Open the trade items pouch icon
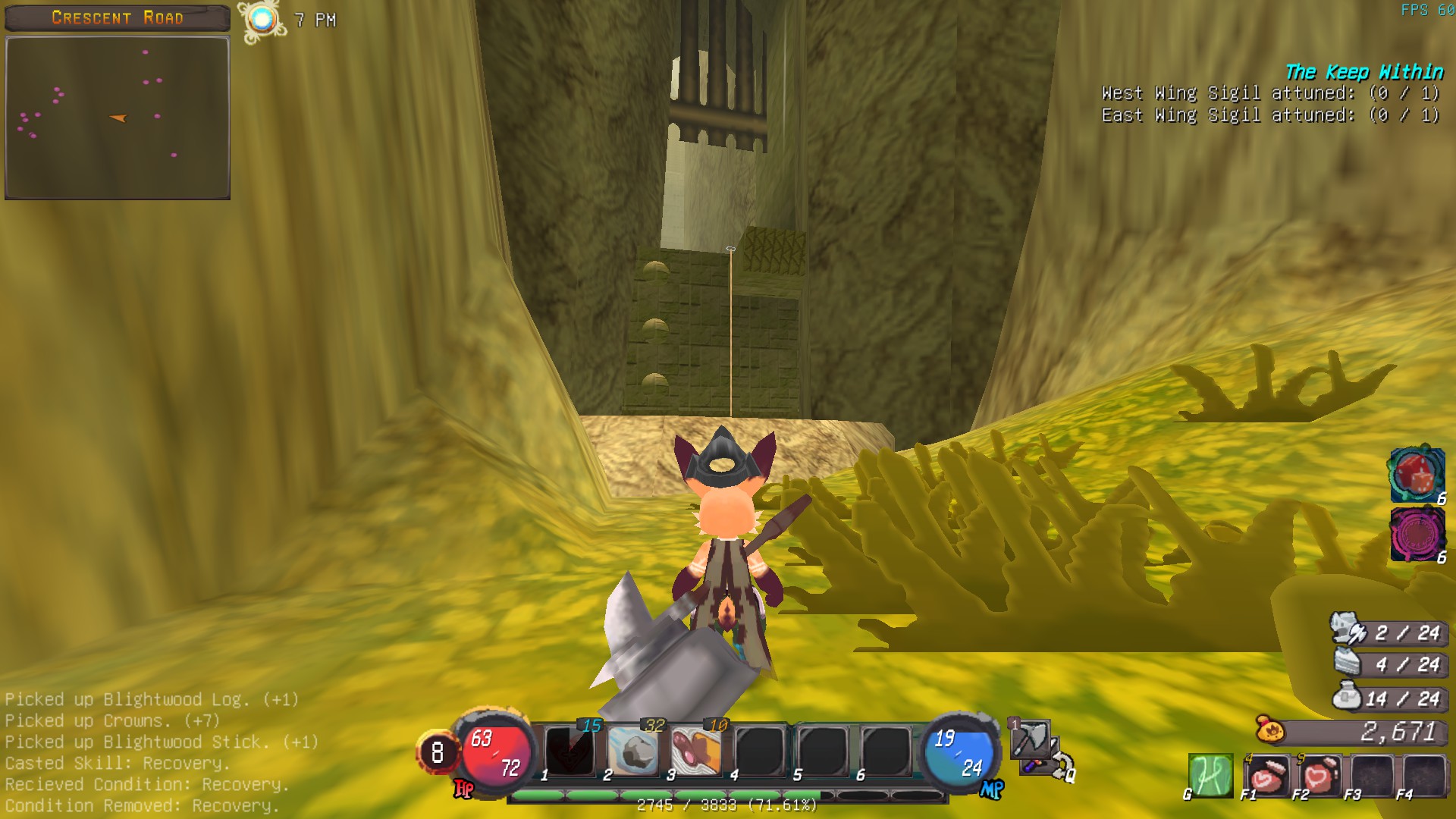Image resolution: width=1456 pixels, height=819 pixels. 1348,696
